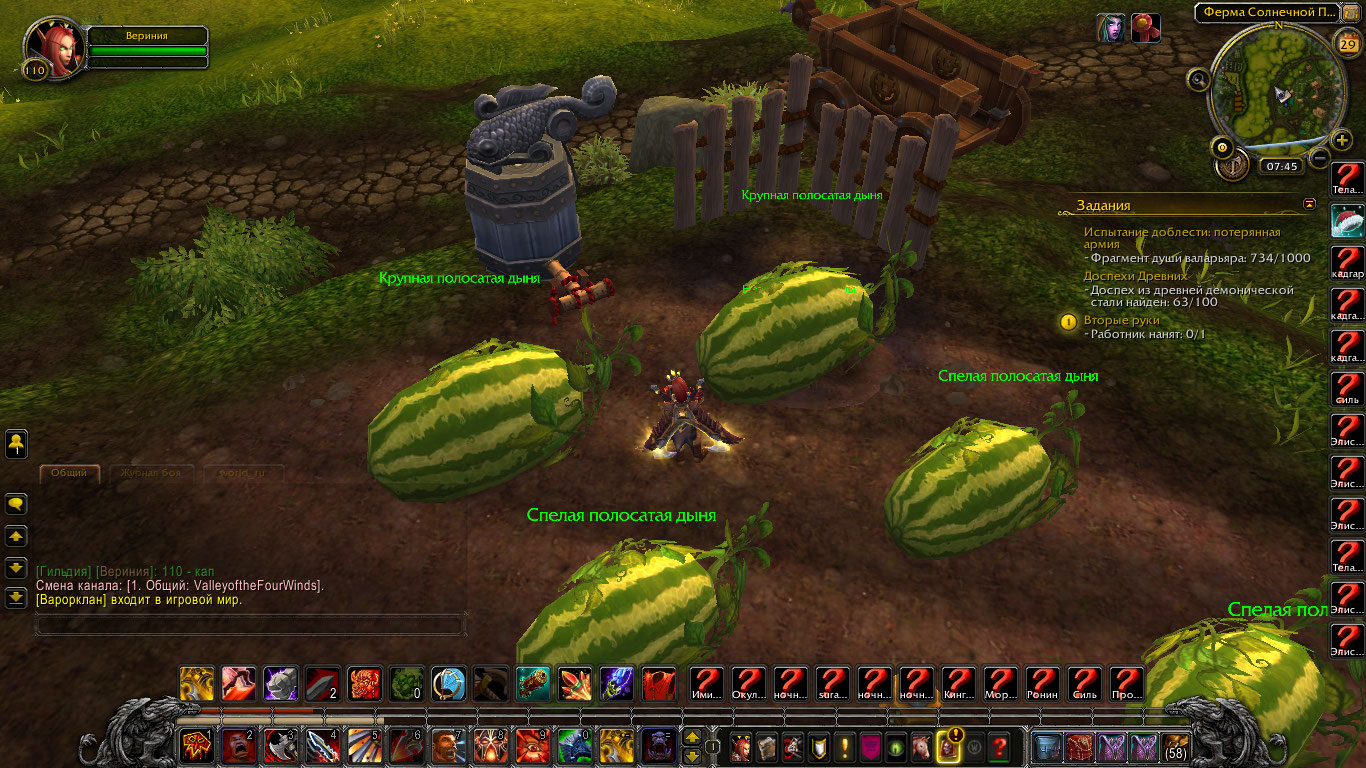Open the chat speech bubble menu
The width and height of the screenshot is (1366, 768).
tap(16, 504)
